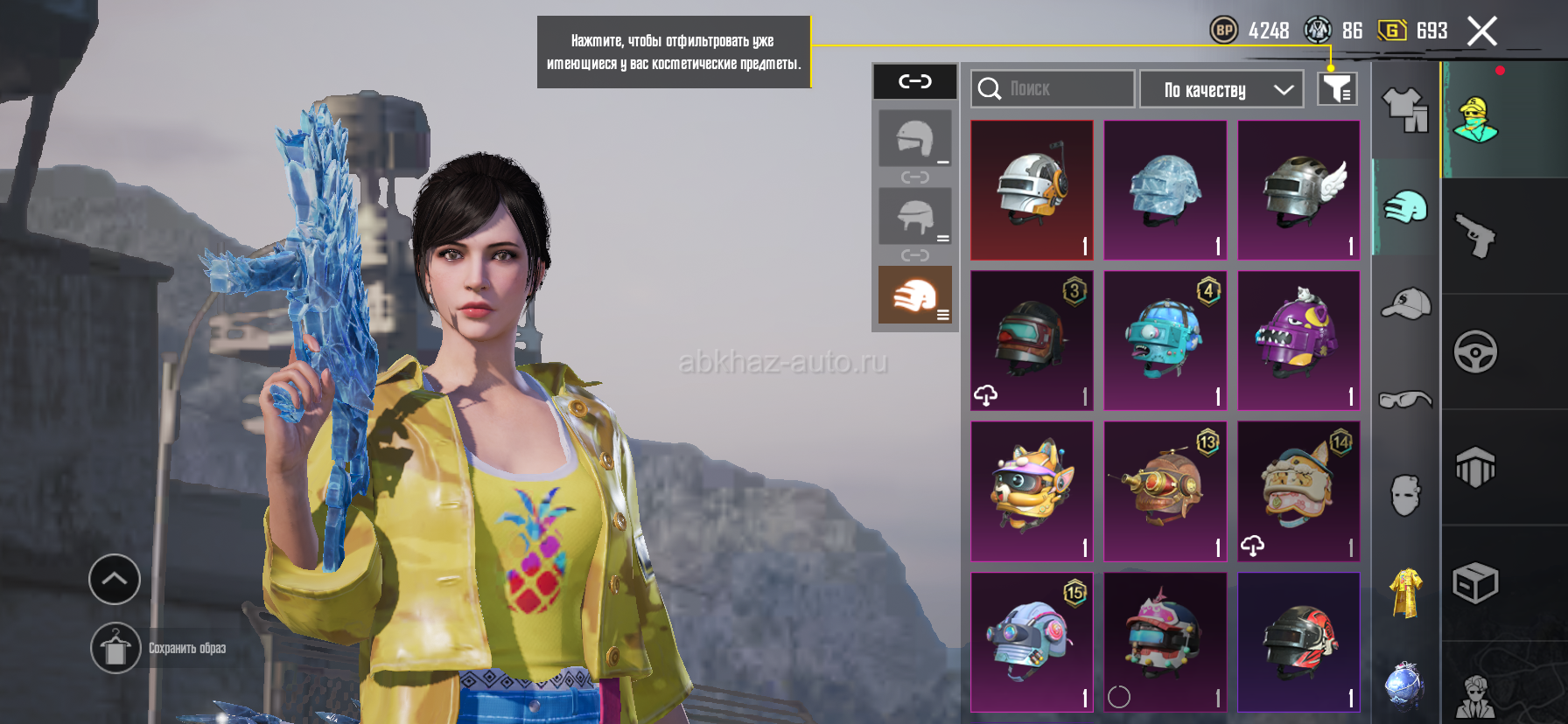Image resolution: width=1568 pixels, height=724 pixels.
Task: Open the cap headwear category
Action: tap(1405, 303)
